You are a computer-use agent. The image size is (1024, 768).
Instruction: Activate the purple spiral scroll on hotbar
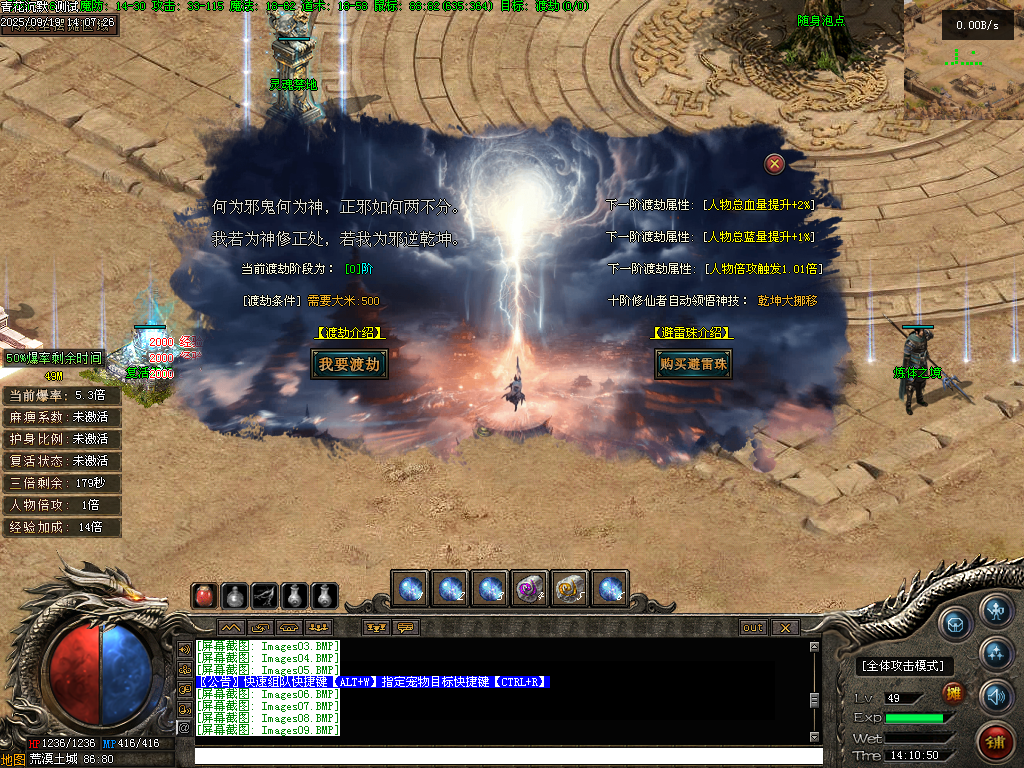coord(529,589)
